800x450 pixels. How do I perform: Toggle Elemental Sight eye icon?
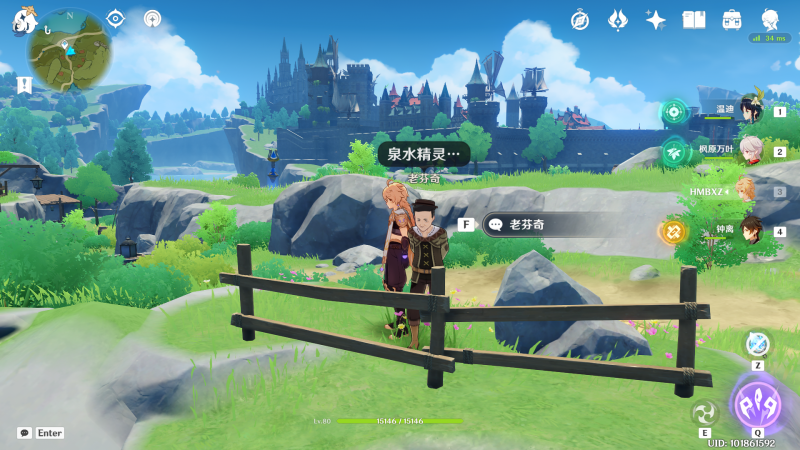(115, 18)
